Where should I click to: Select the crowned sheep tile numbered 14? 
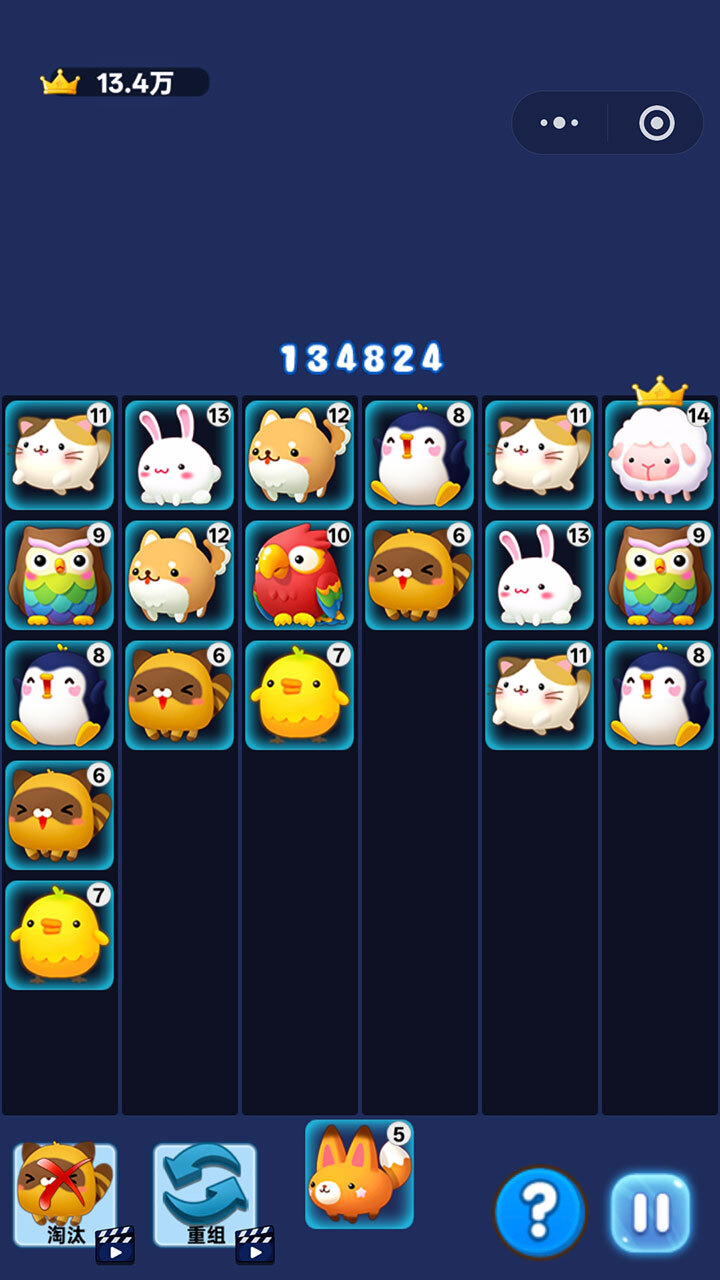(659, 455)
